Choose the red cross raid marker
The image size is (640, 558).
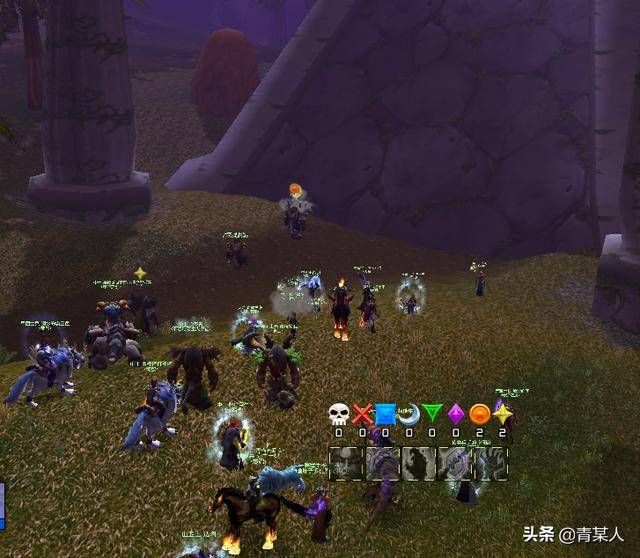(362, 414)
